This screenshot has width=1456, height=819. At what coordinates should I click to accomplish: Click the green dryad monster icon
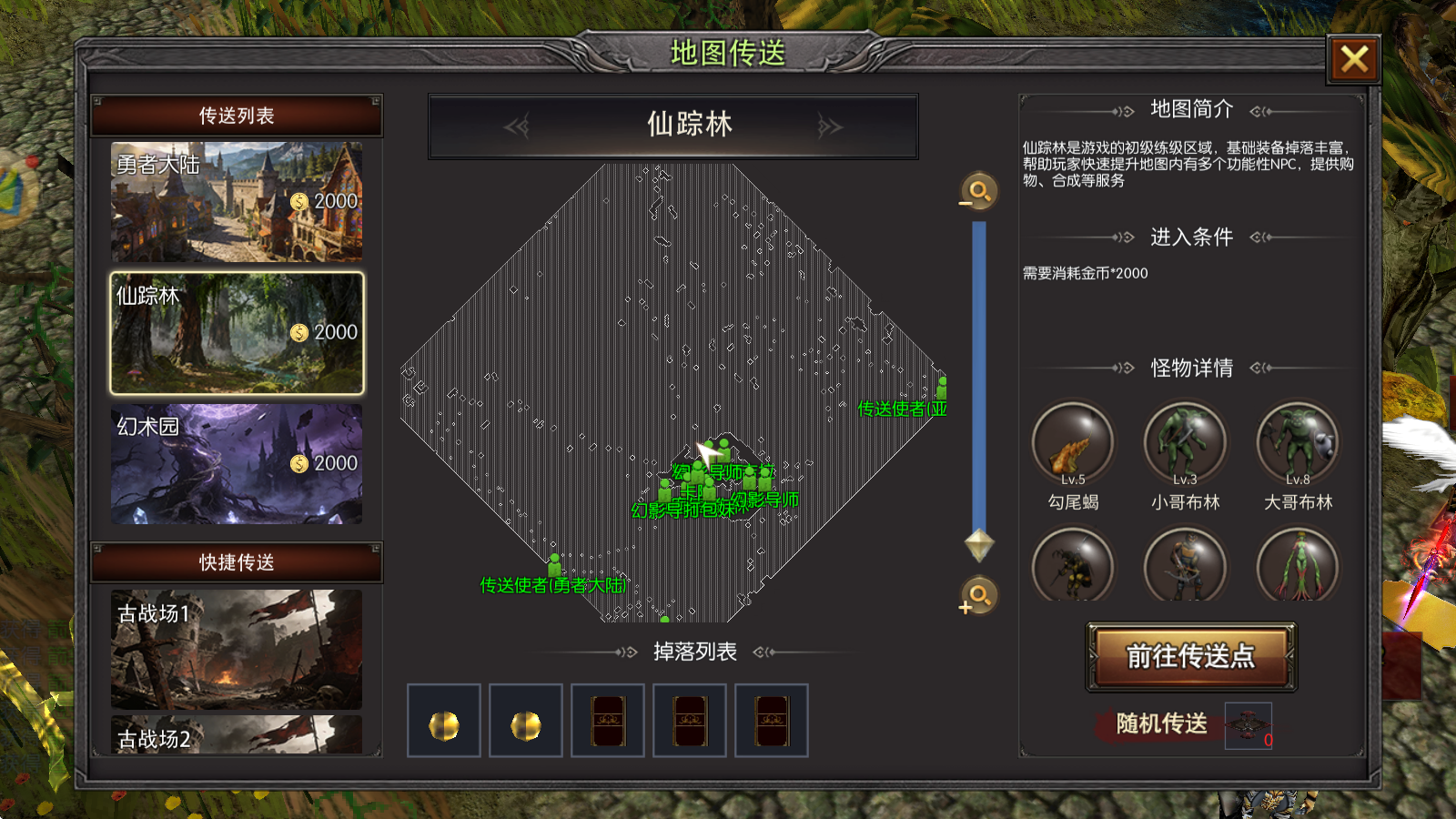(x=1297, y=565)
